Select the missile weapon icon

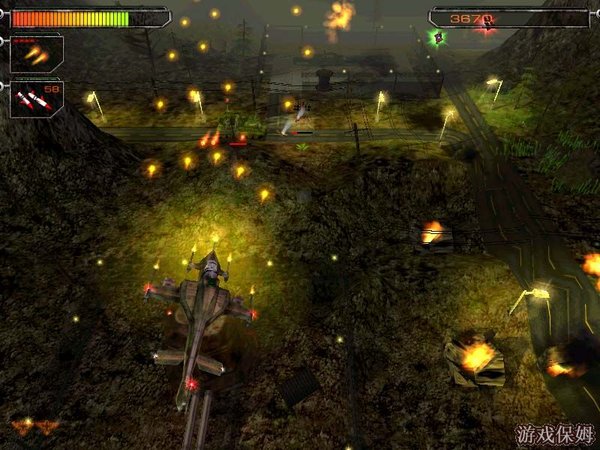[x=34, y=98]
